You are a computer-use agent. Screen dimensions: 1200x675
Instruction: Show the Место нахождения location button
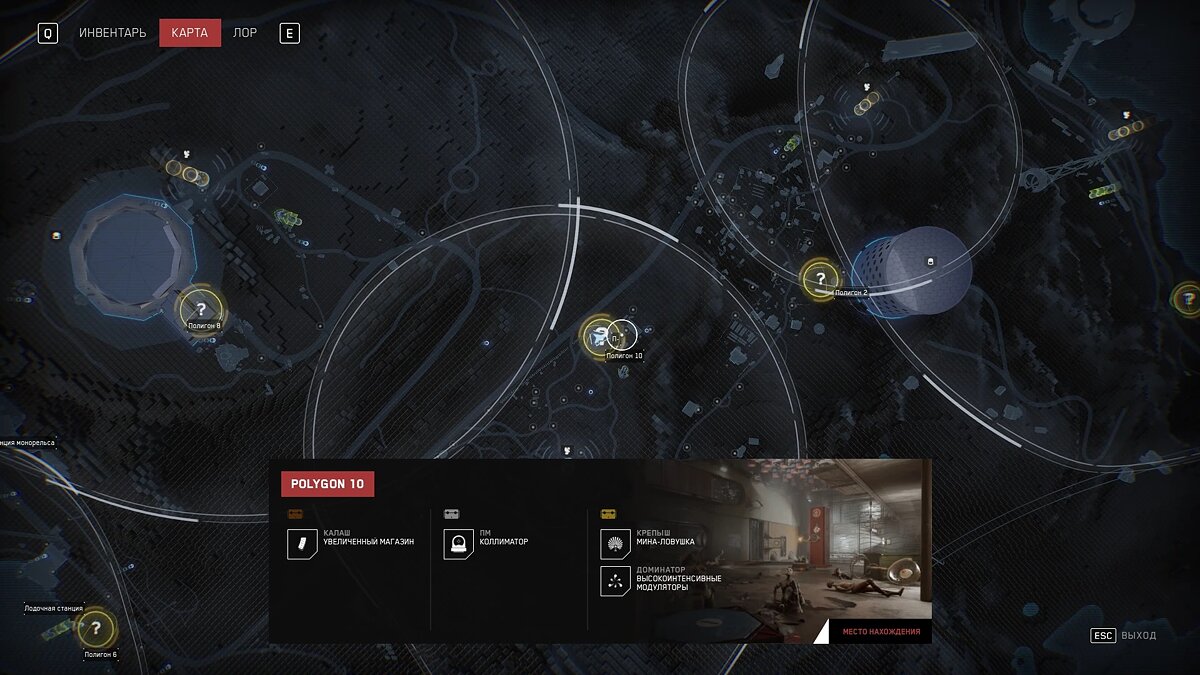pyautogui.click(x=880, y=632)
